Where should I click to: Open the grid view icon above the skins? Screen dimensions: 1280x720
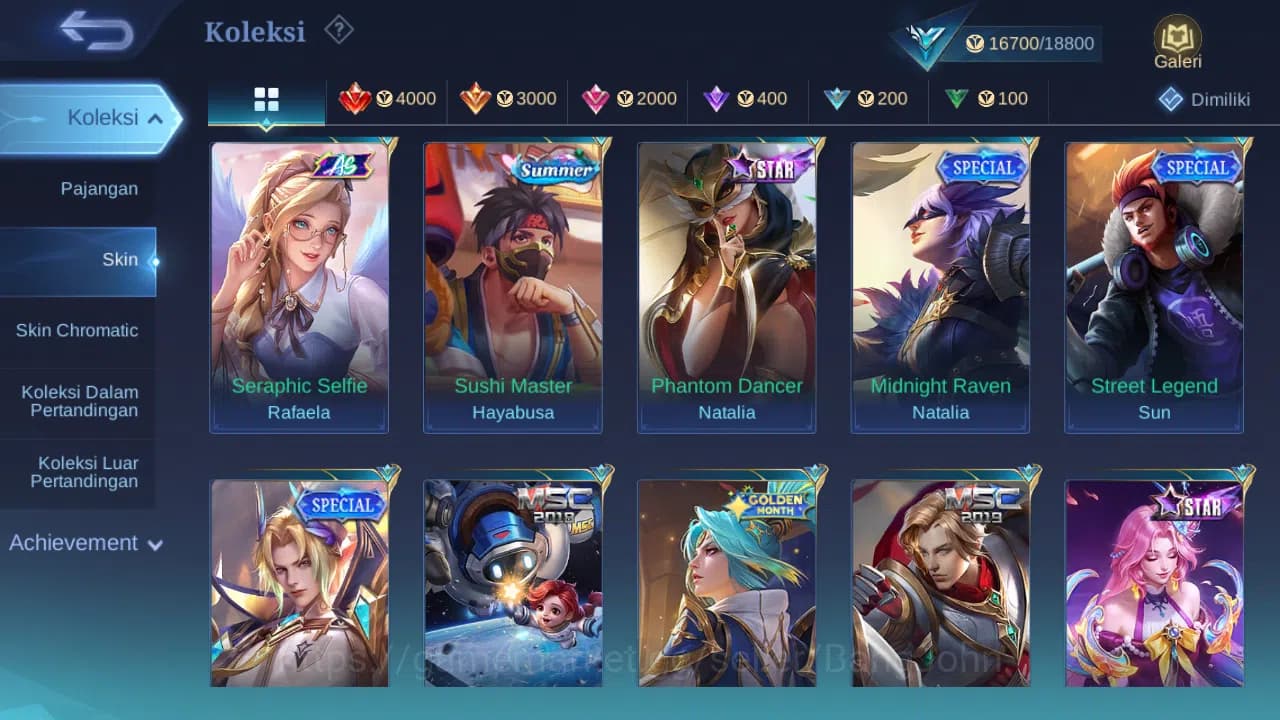click(266, 99)
